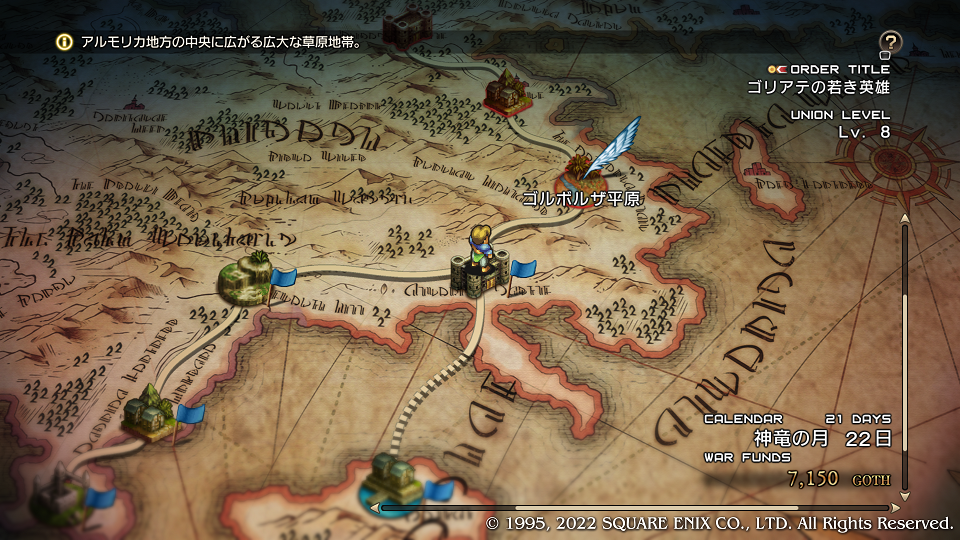Click the vertical map scrollbar
960x540 pixels.
click(x=905, y=360)
